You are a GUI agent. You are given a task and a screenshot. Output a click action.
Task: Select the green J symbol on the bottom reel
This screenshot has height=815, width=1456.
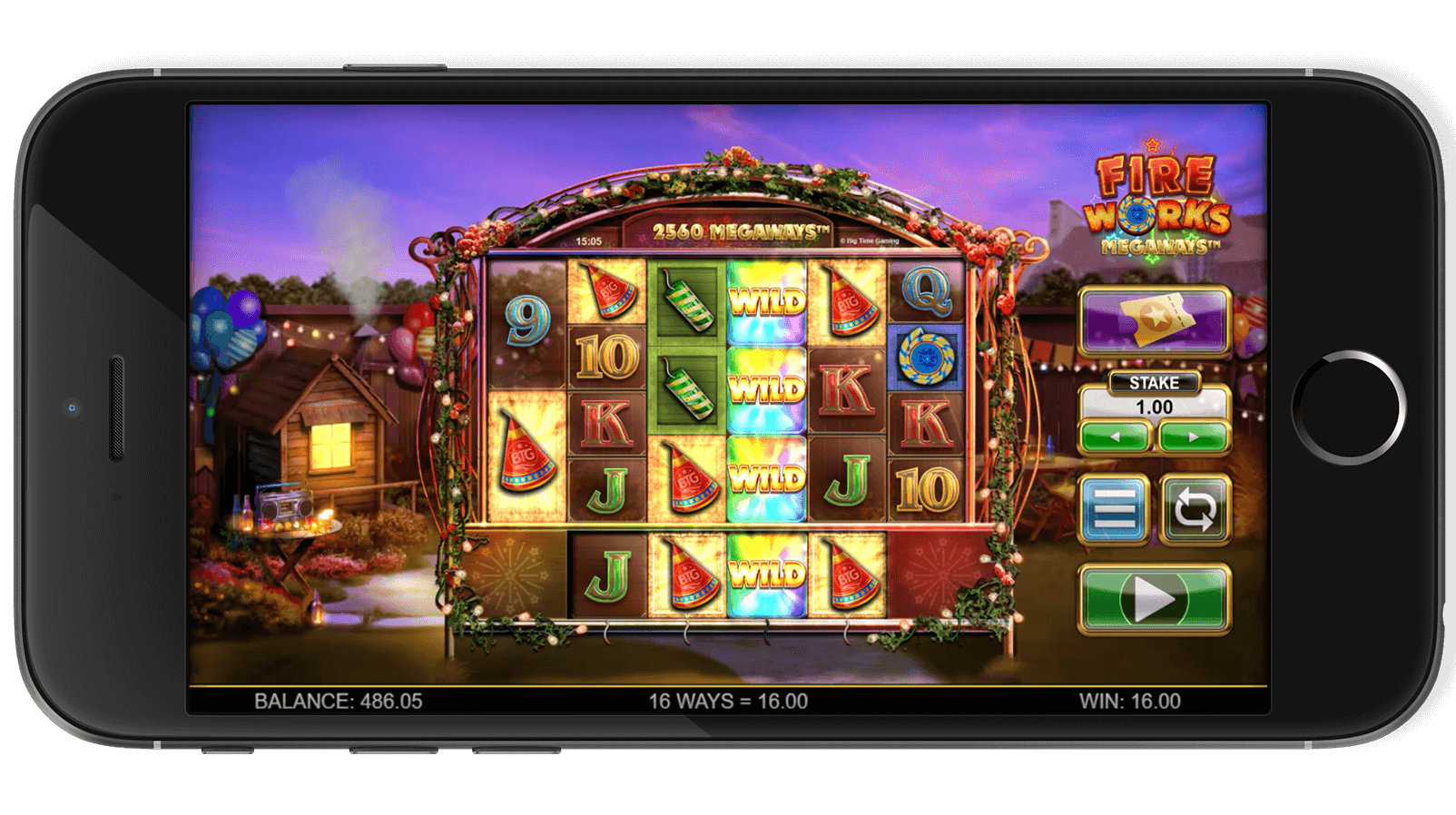[610, 574]
